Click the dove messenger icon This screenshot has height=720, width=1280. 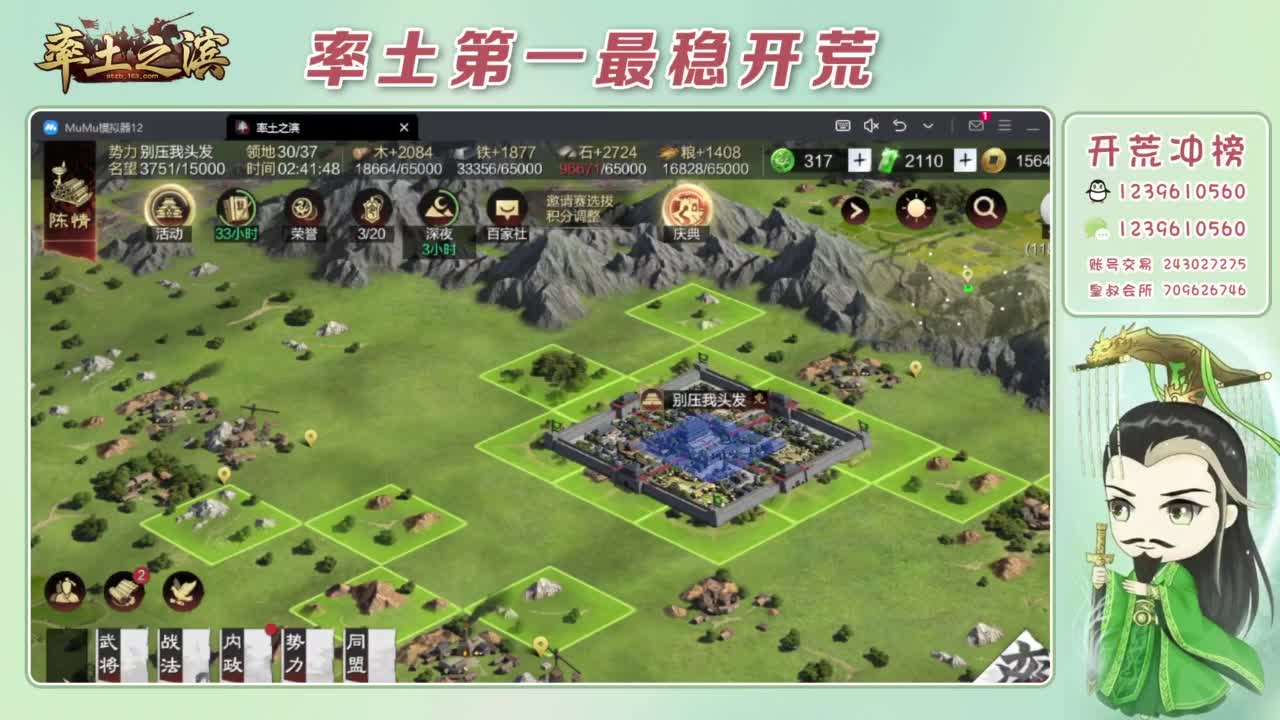point(180,592)
